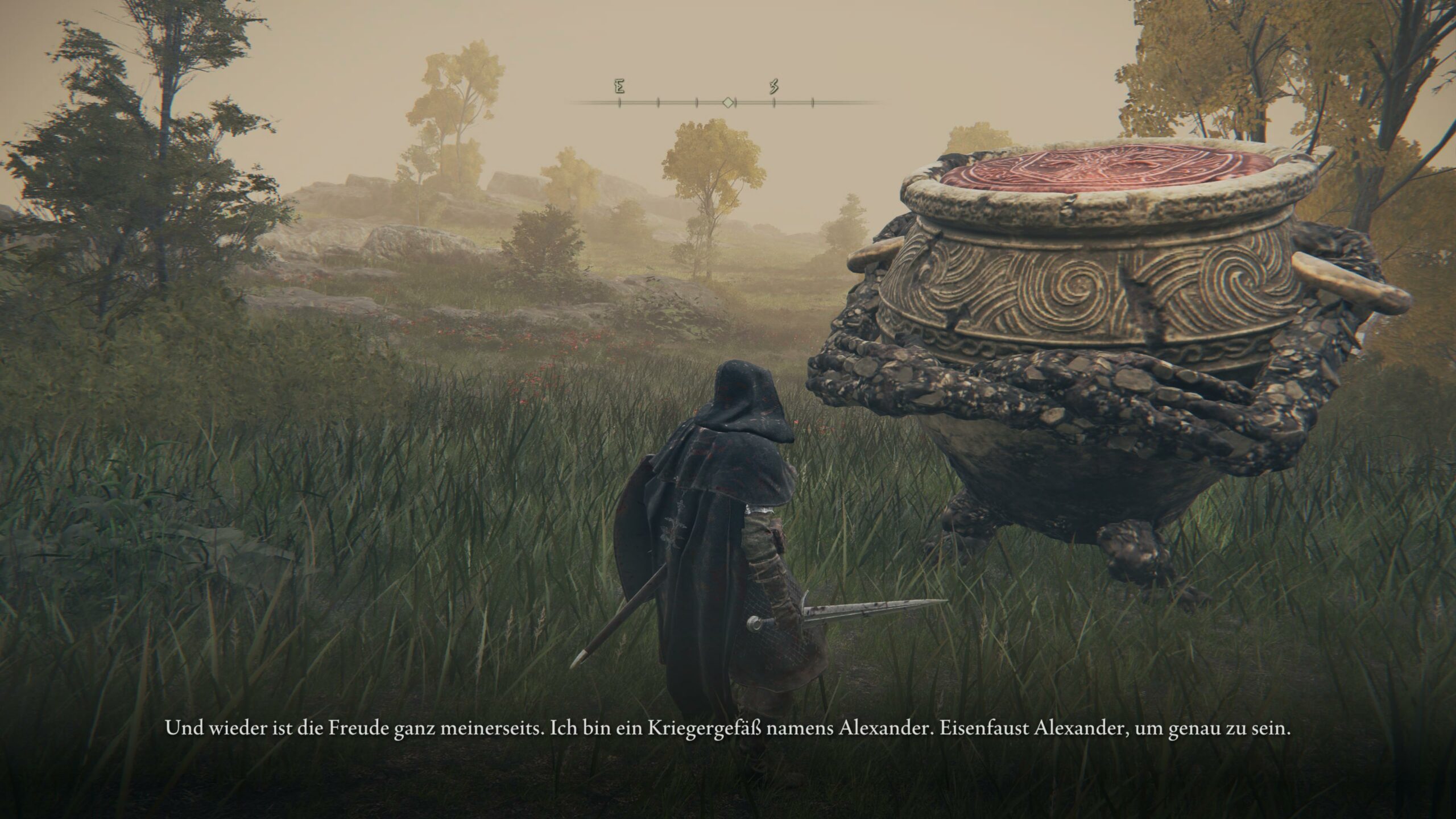The width and height of the screenshot is (1456, 819).
Task: Click the compass bar at the top
Action: pyautogui.click(x=727, y=102)
